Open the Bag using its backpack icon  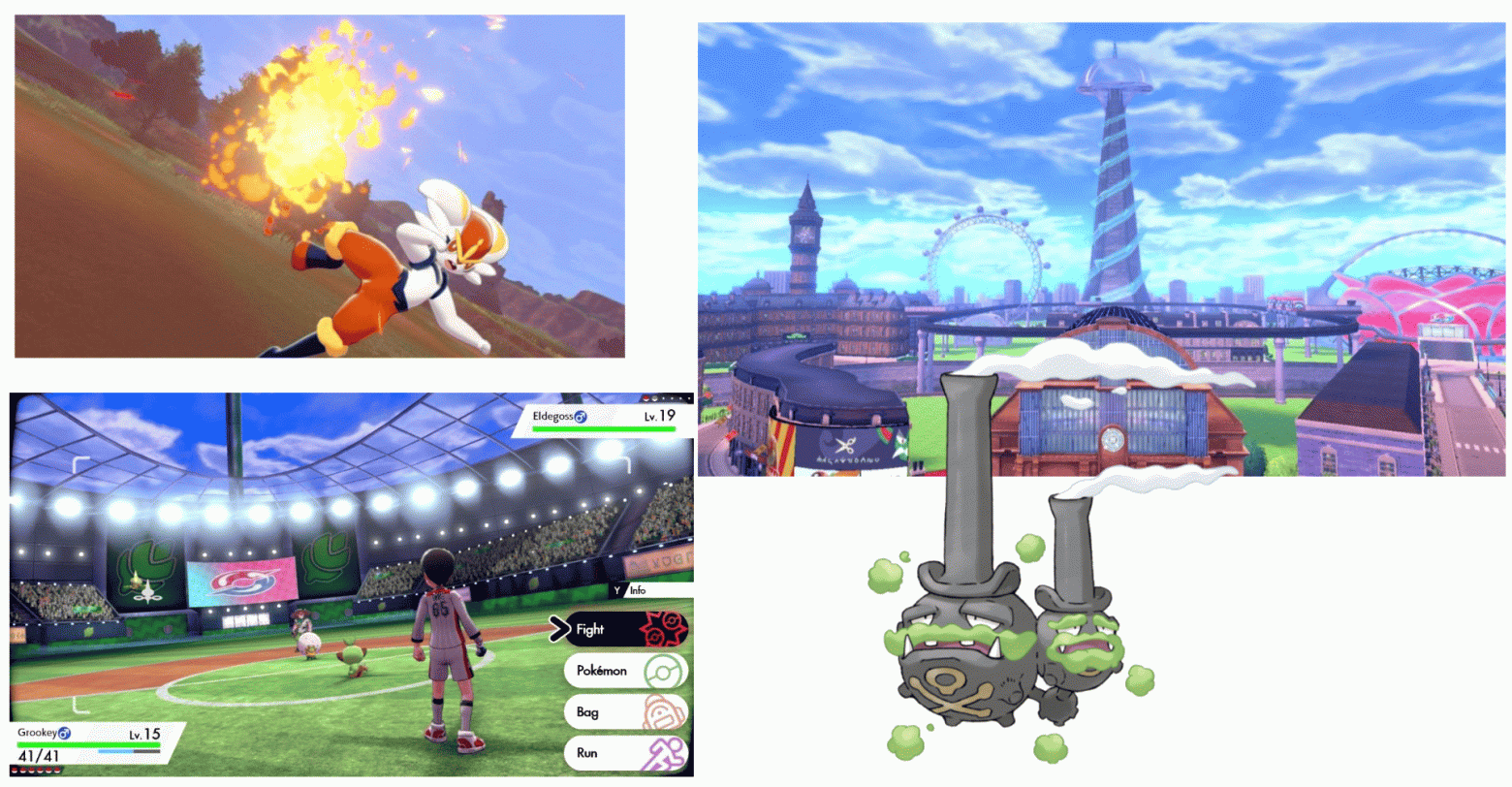pos(665,711)
